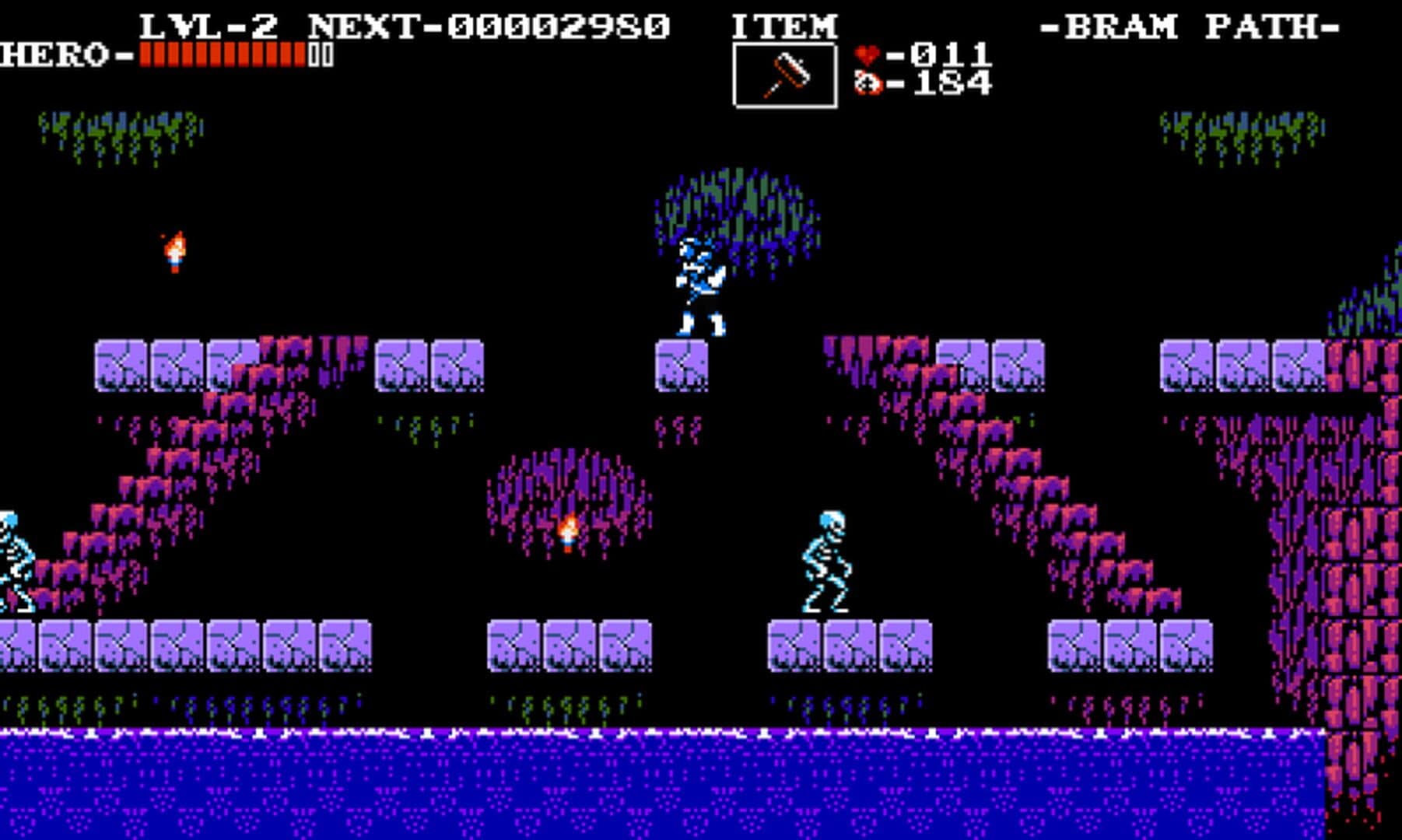
Task: Click the skeleton entering from the left edge
Action: (12, 552)
